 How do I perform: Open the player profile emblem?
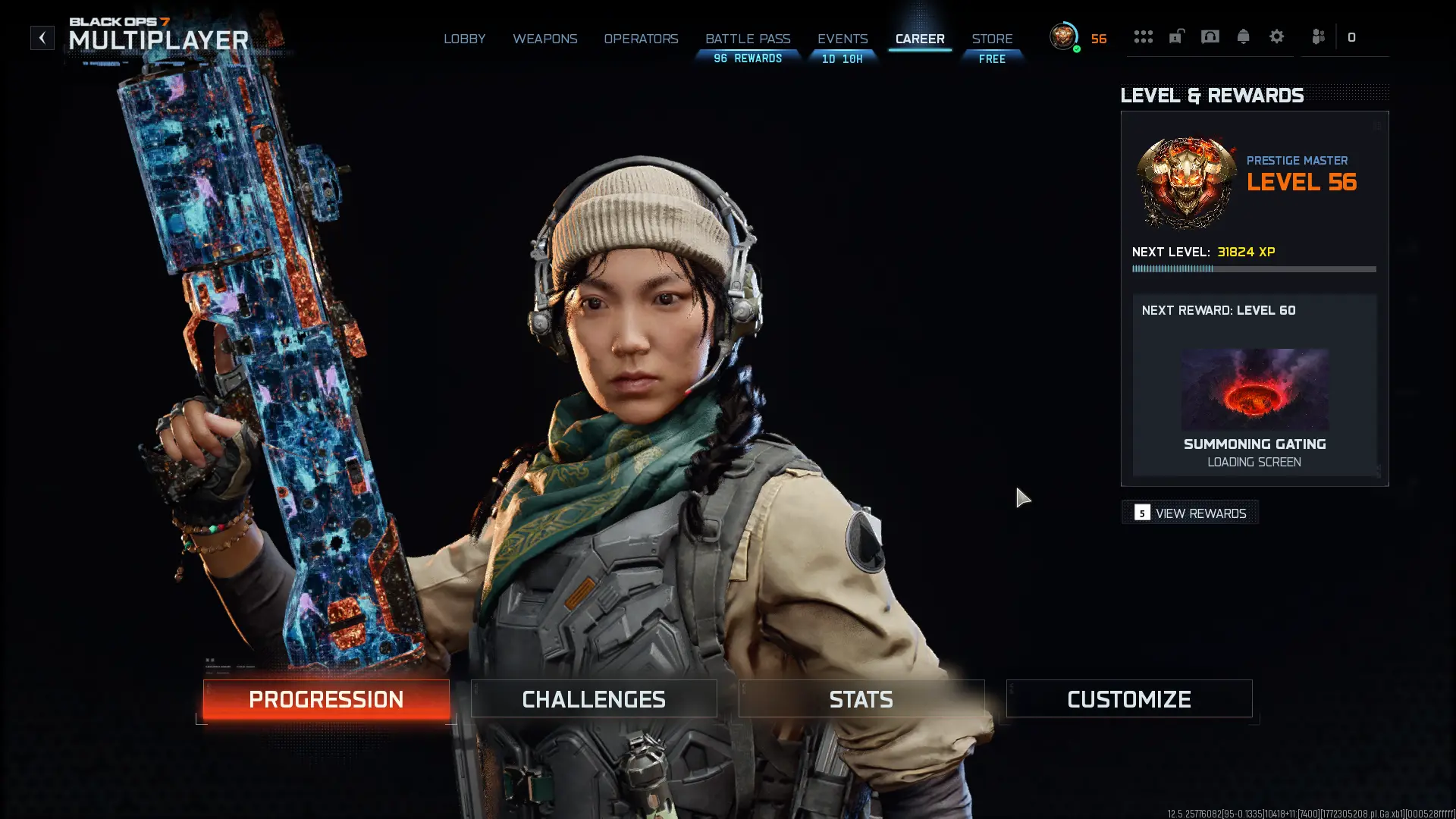[x=1063, y=36]
